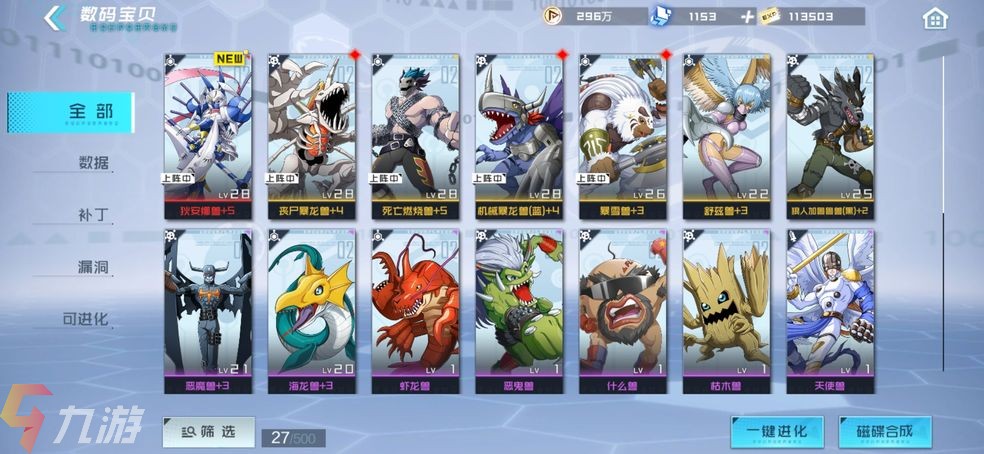Image resolution: width=984 pixels, height=454 pixels.
Task: Select the 丧尸暴龙兽+4 card
Action: [x=311, y=136]
